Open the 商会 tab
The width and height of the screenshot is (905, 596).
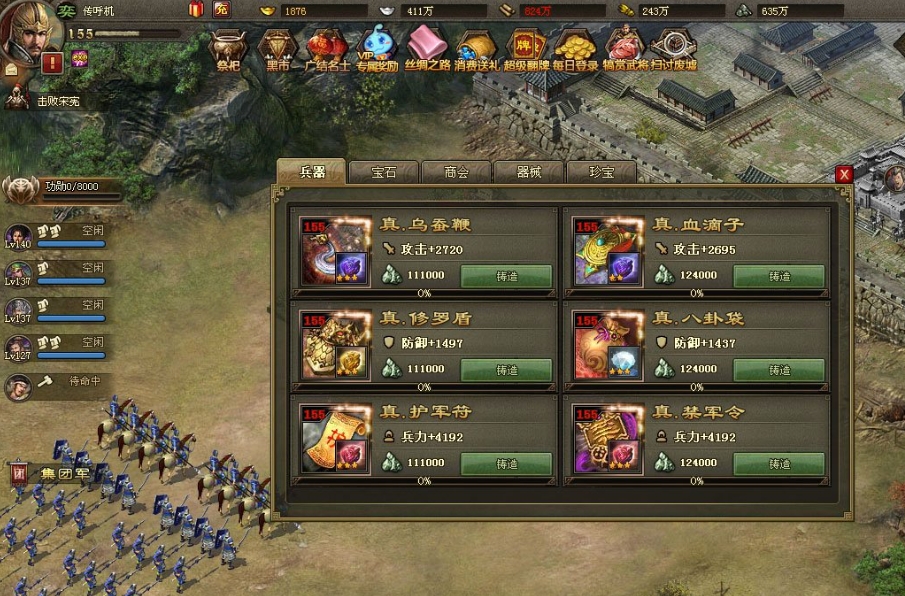(x=456, y=172)
